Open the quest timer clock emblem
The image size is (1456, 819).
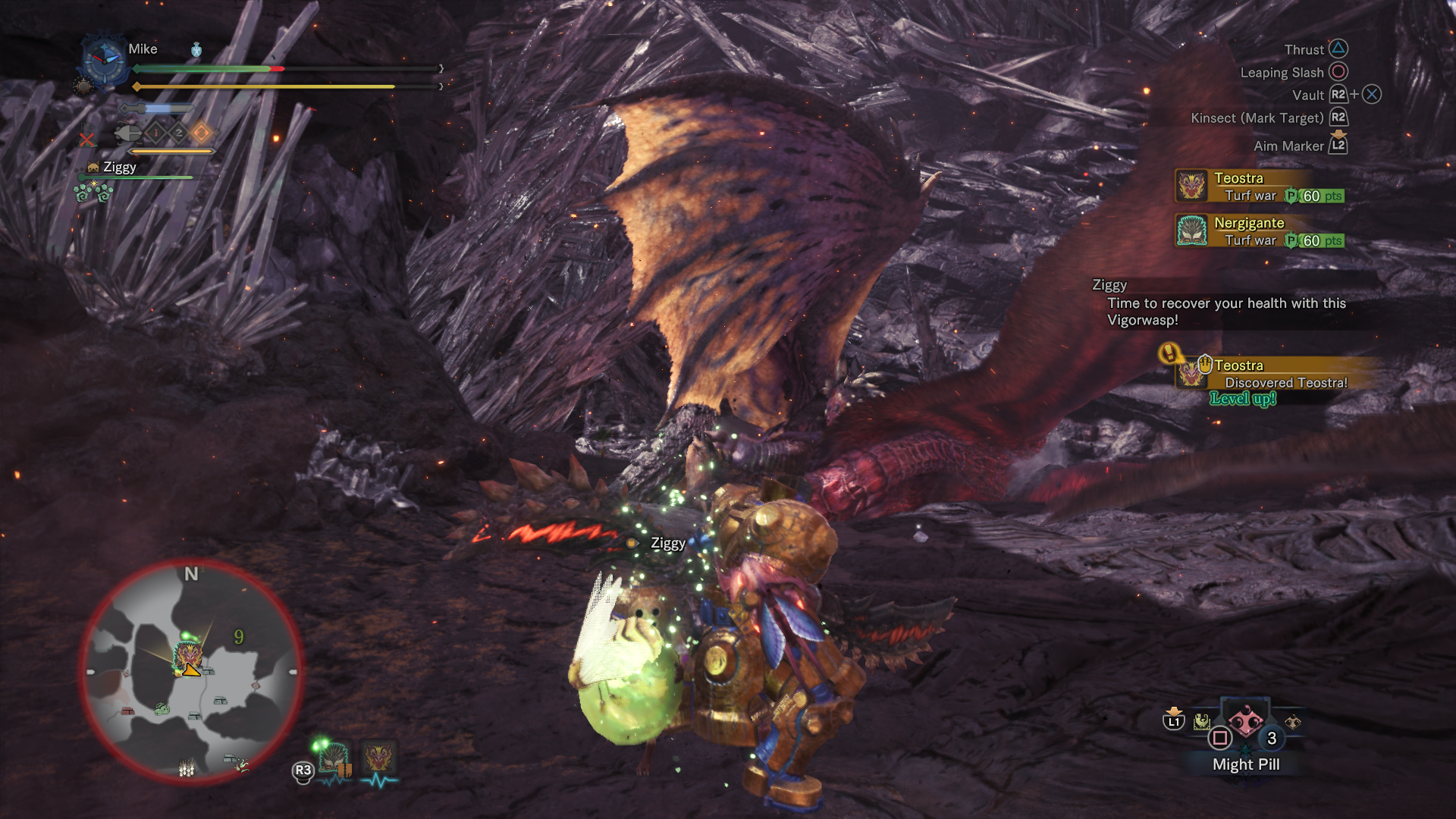104,63
